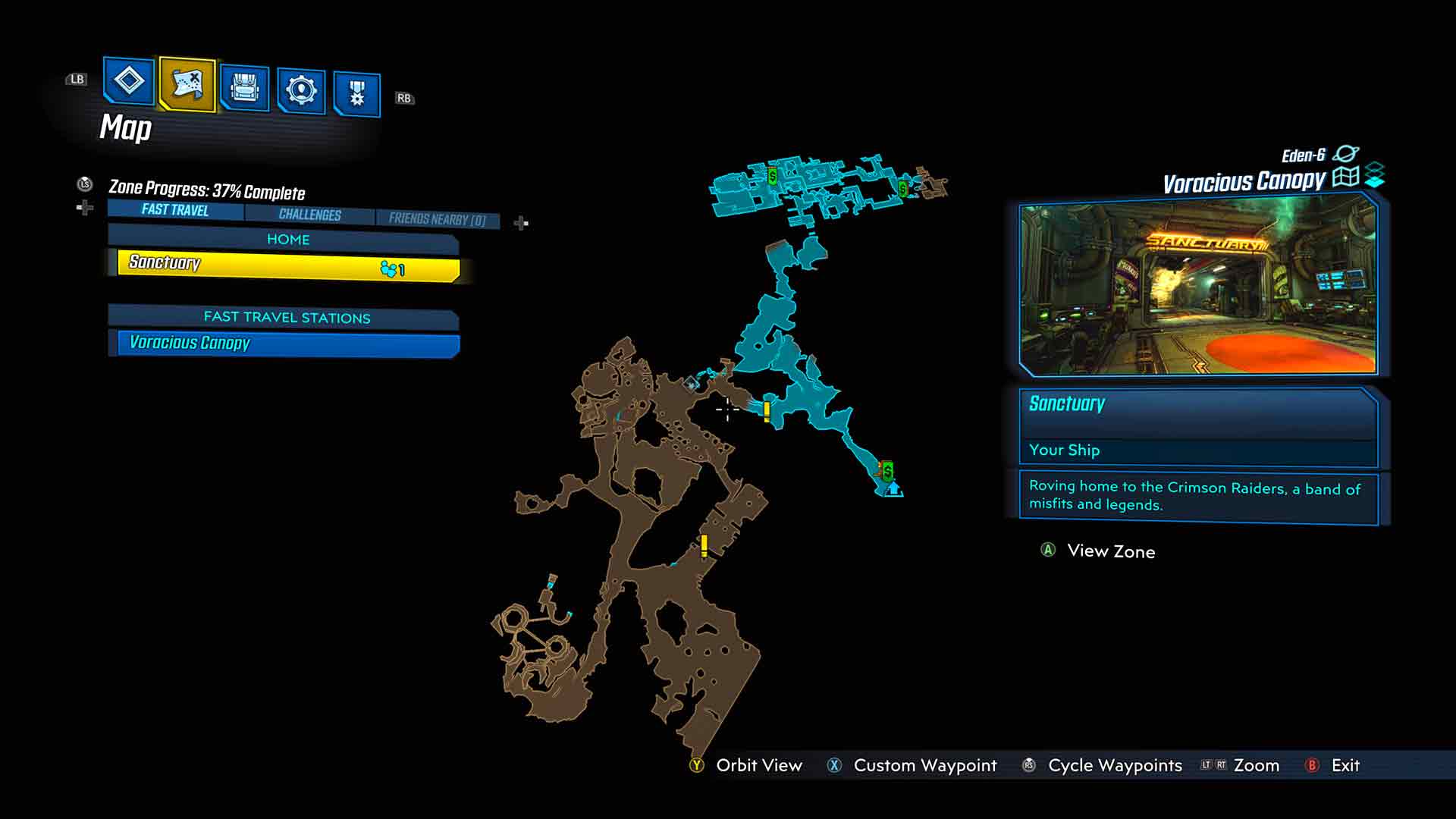Open the Skills gear tab
The image size is (1456, 819).
(x=301, y=91)
